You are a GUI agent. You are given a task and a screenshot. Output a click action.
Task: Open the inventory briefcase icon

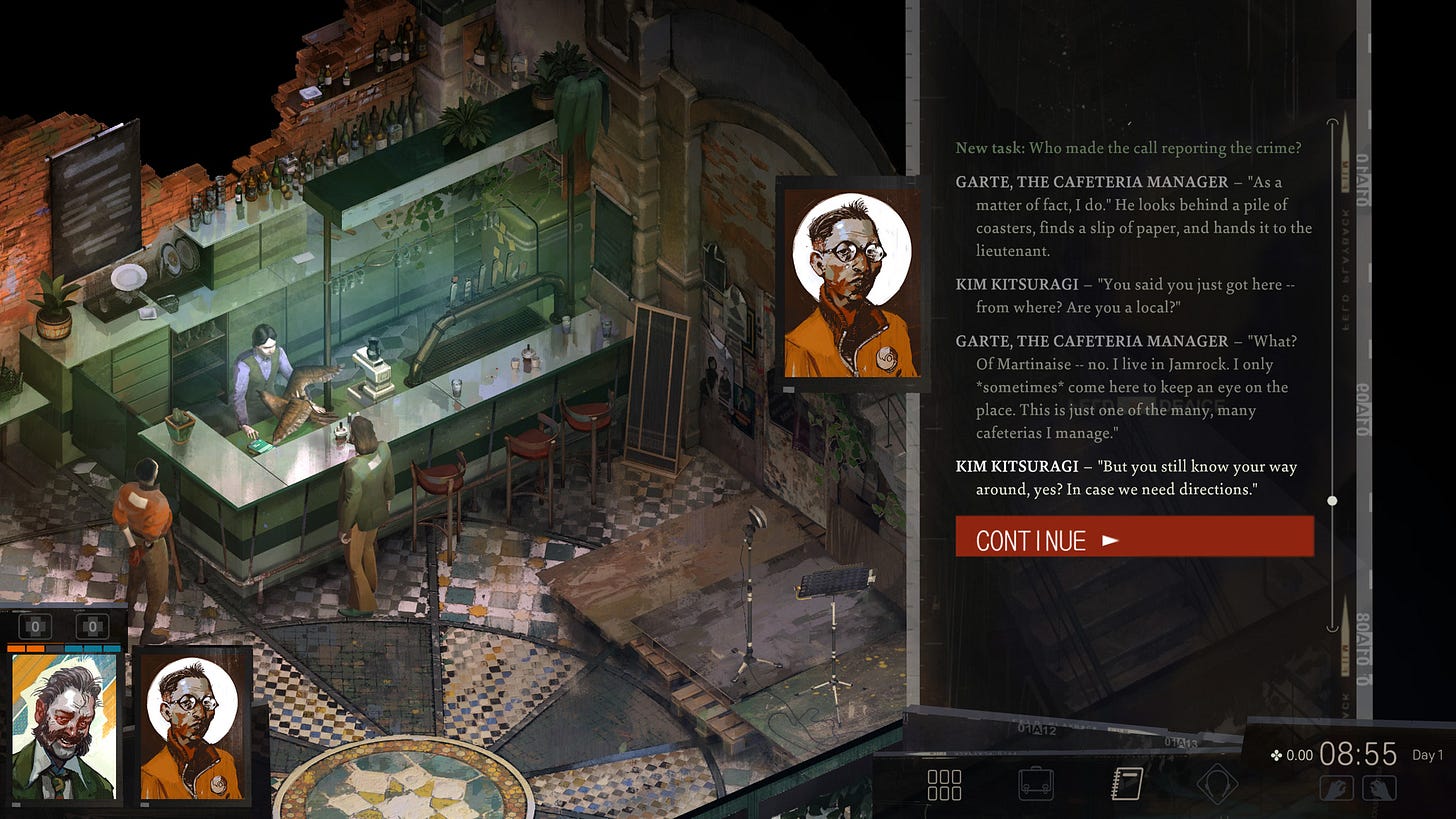click(x=1035, y=784)
